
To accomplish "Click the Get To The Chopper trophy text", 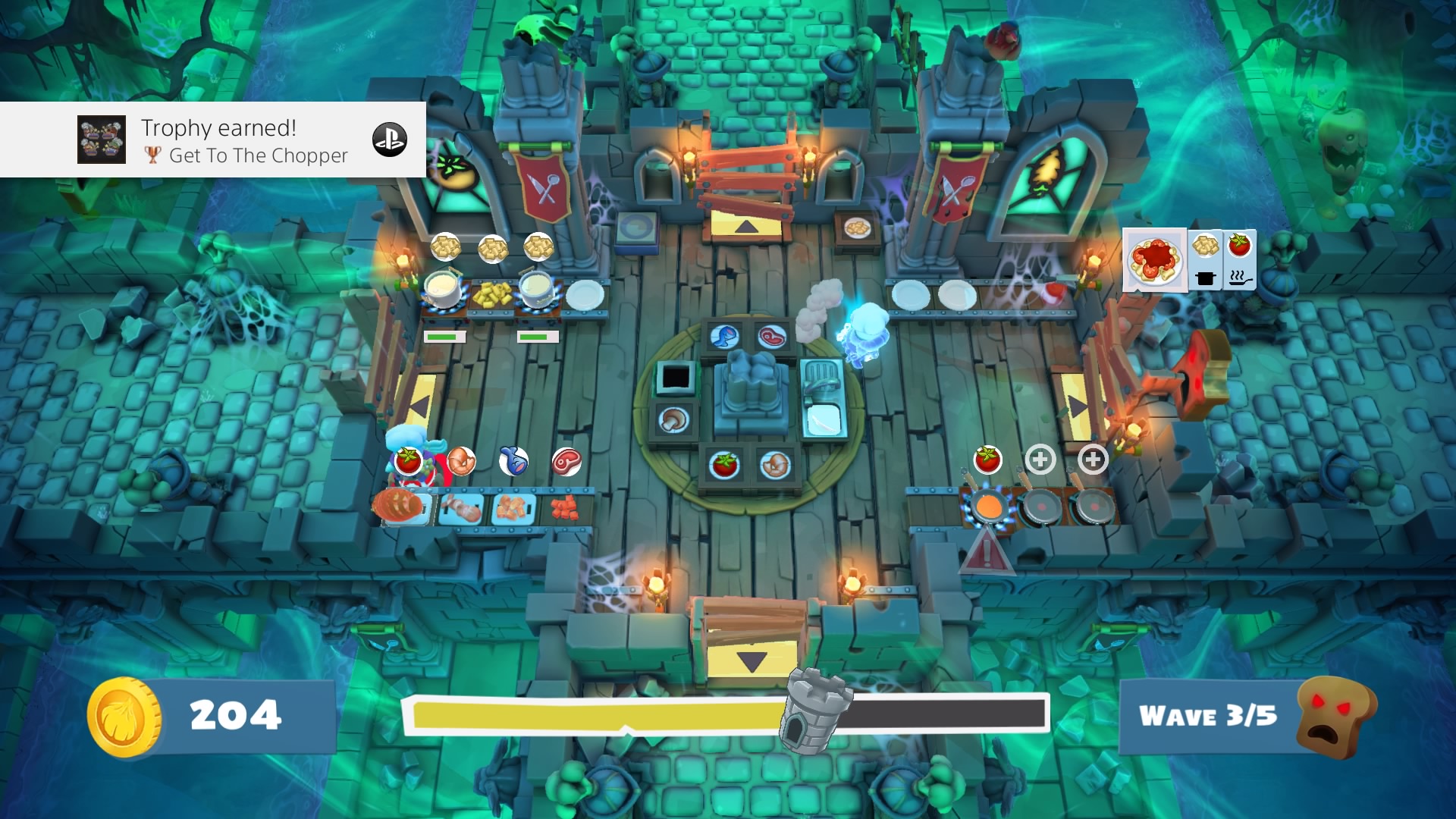I will coord(258,156).
